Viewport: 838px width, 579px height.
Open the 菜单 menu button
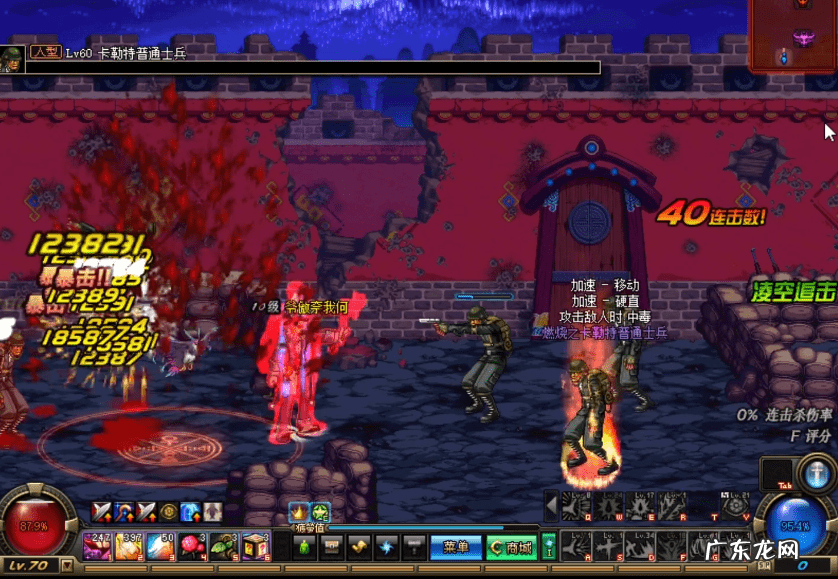point(456,547)
